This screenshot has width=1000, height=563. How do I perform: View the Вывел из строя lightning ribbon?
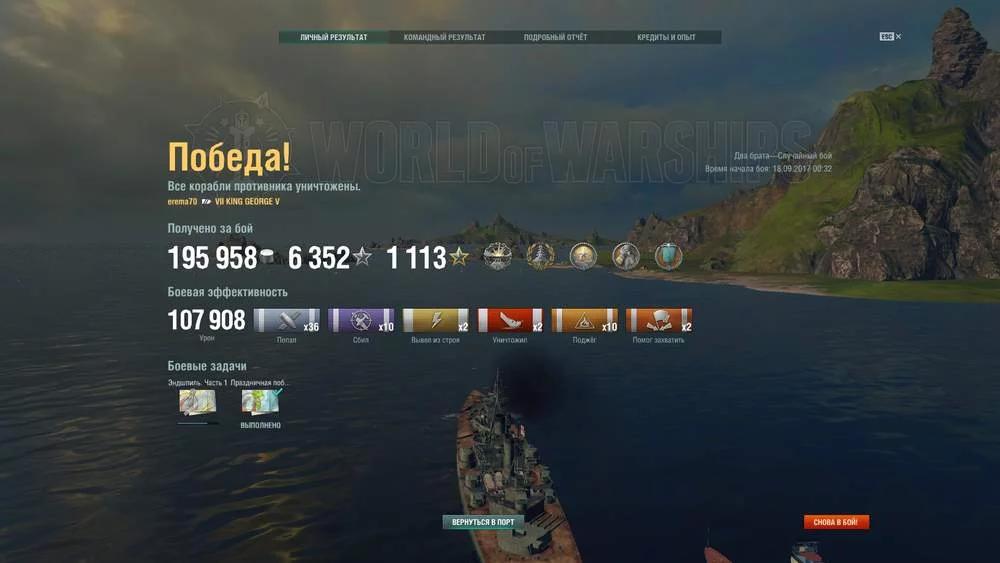(x=435, y=321)
